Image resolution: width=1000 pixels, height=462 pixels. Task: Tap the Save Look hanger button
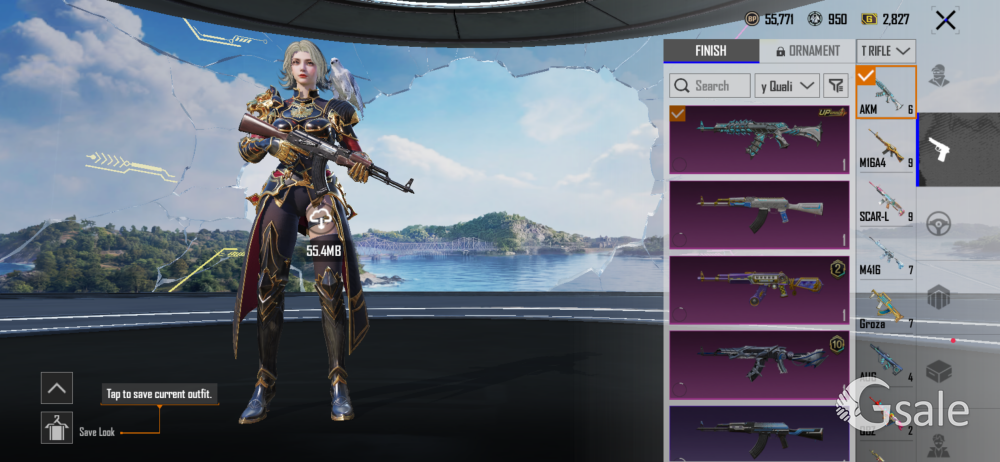coord(57,428)
